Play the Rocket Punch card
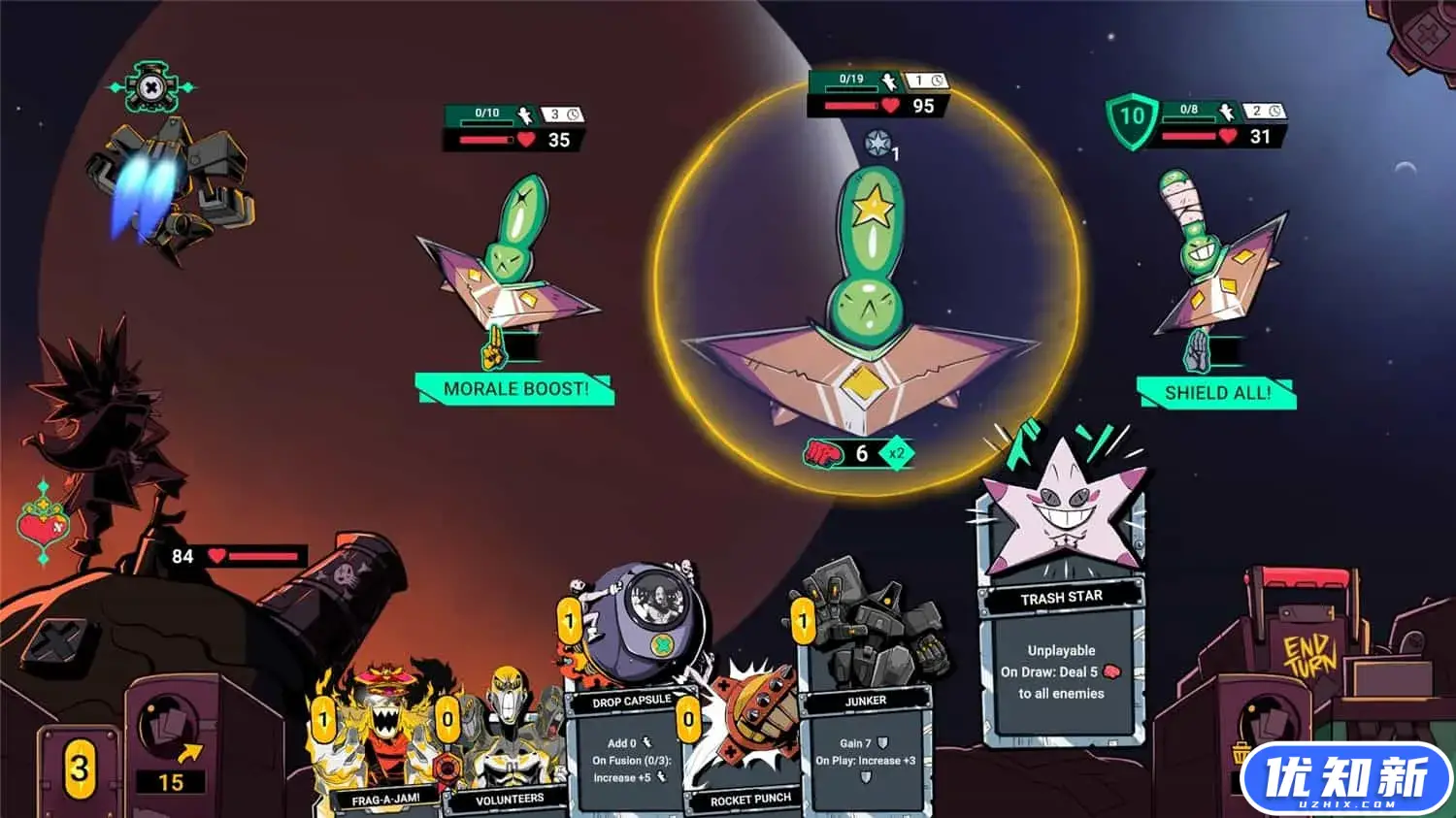The height and width of the screenshot is (818, 1456). tap(745, 747)
